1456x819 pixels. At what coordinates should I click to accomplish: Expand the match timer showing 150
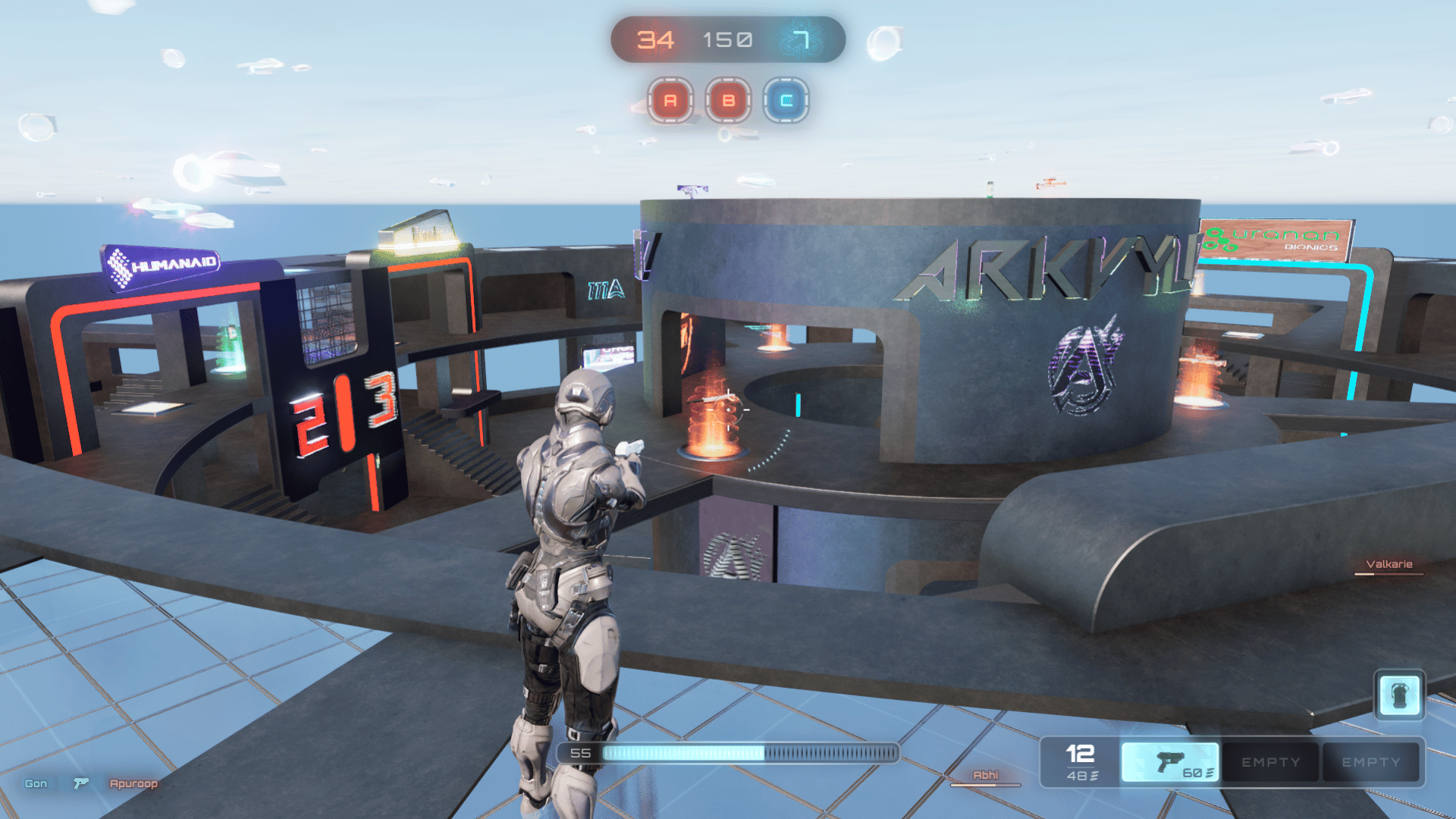click(x=726, y=39)
